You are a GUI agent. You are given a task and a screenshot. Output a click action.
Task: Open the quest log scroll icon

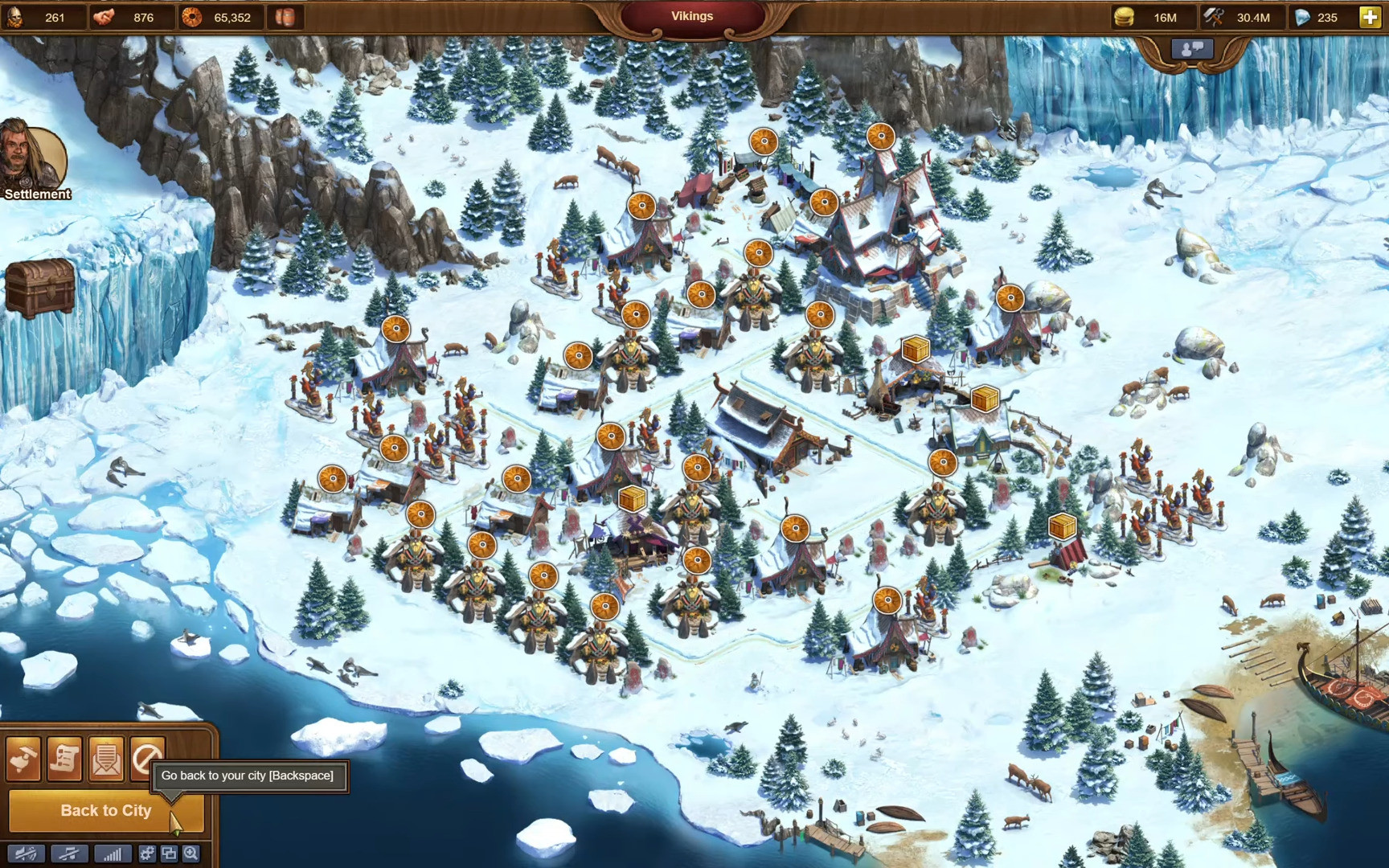tap(64, 759)
